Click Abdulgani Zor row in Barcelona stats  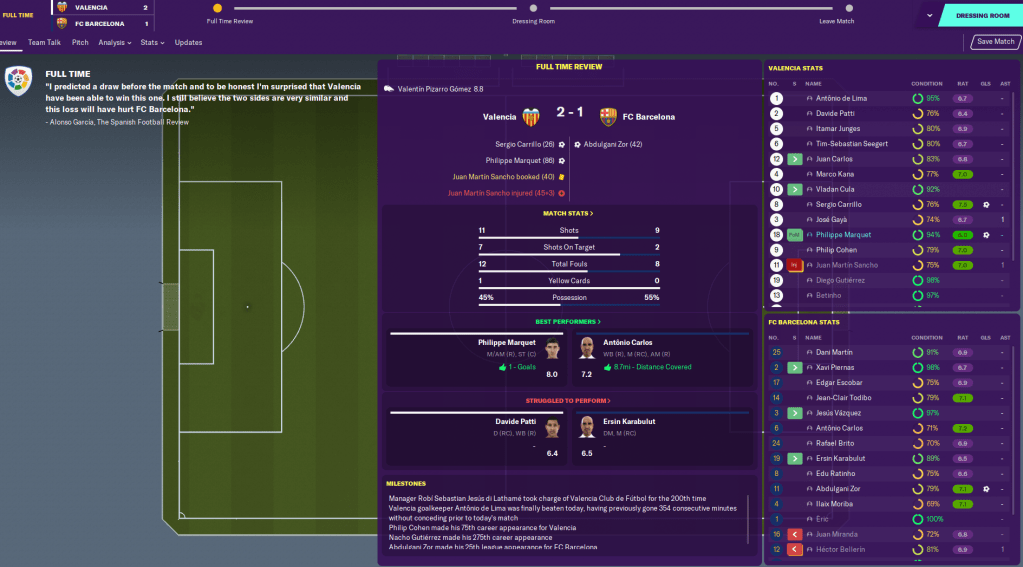pyautogui.click(x=839, y=489)
